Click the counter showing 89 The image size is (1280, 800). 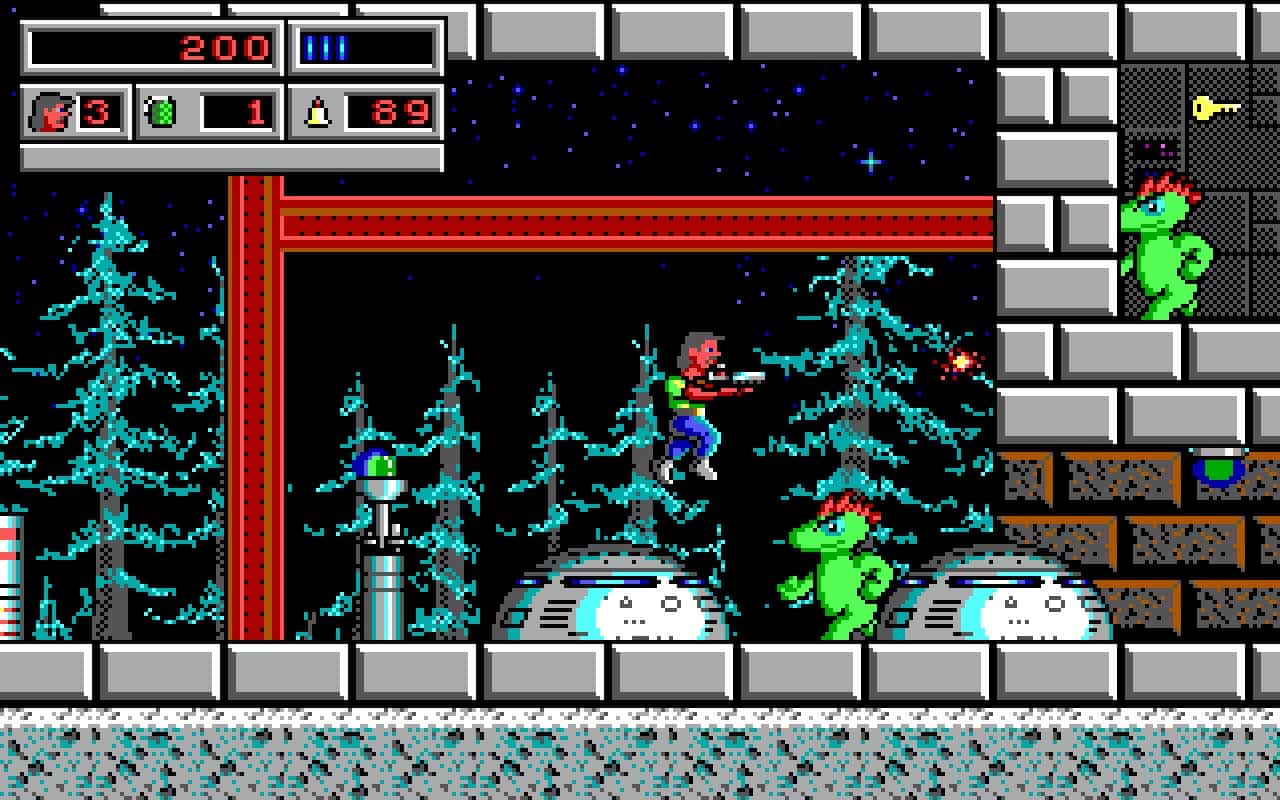pos(398,112)
